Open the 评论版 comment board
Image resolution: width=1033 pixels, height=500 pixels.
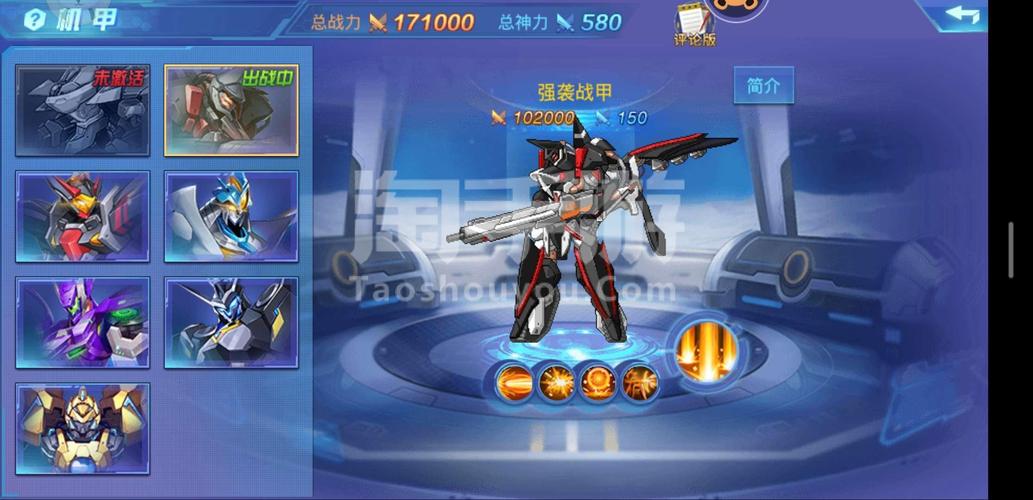point(695,24)
